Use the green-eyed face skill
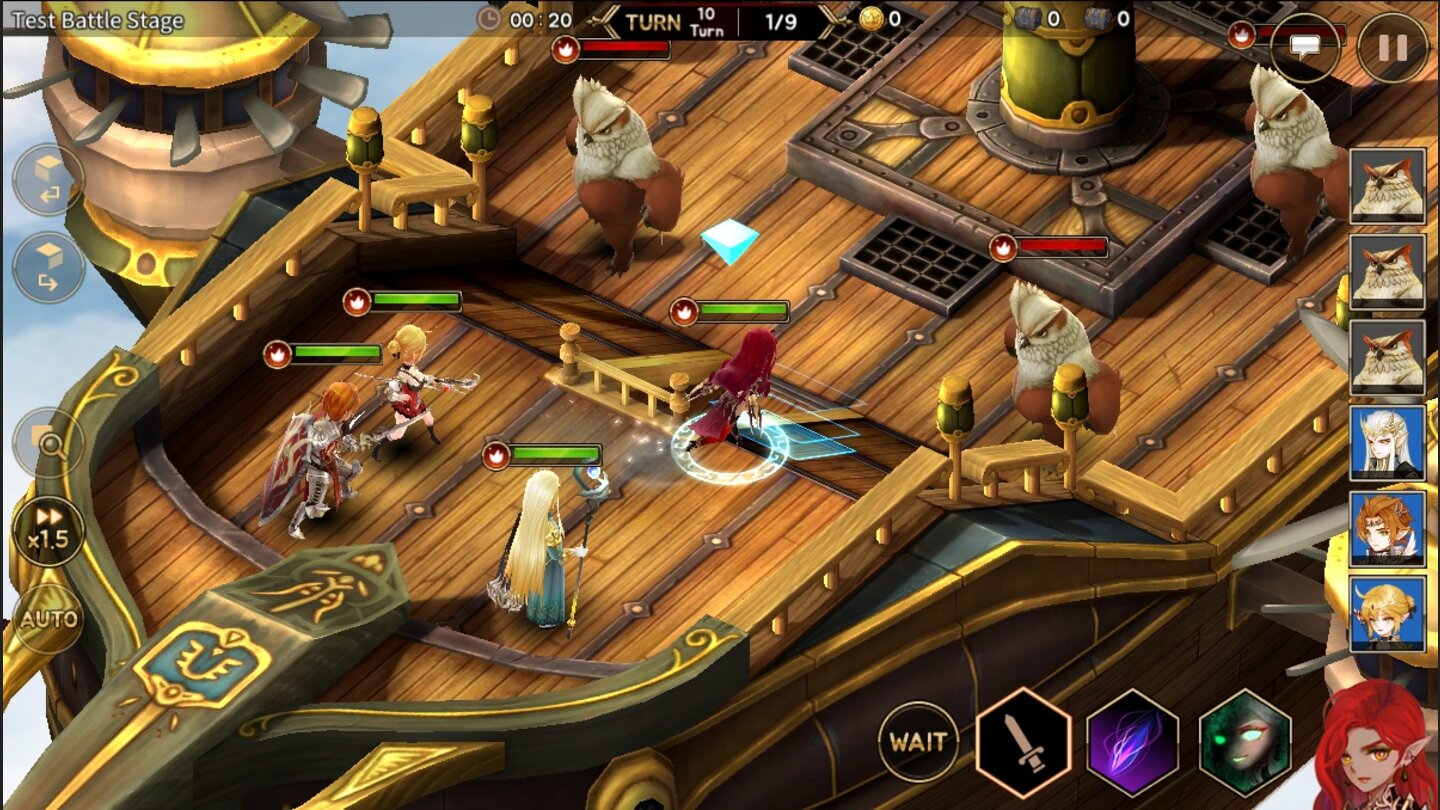 (1245, 742)
